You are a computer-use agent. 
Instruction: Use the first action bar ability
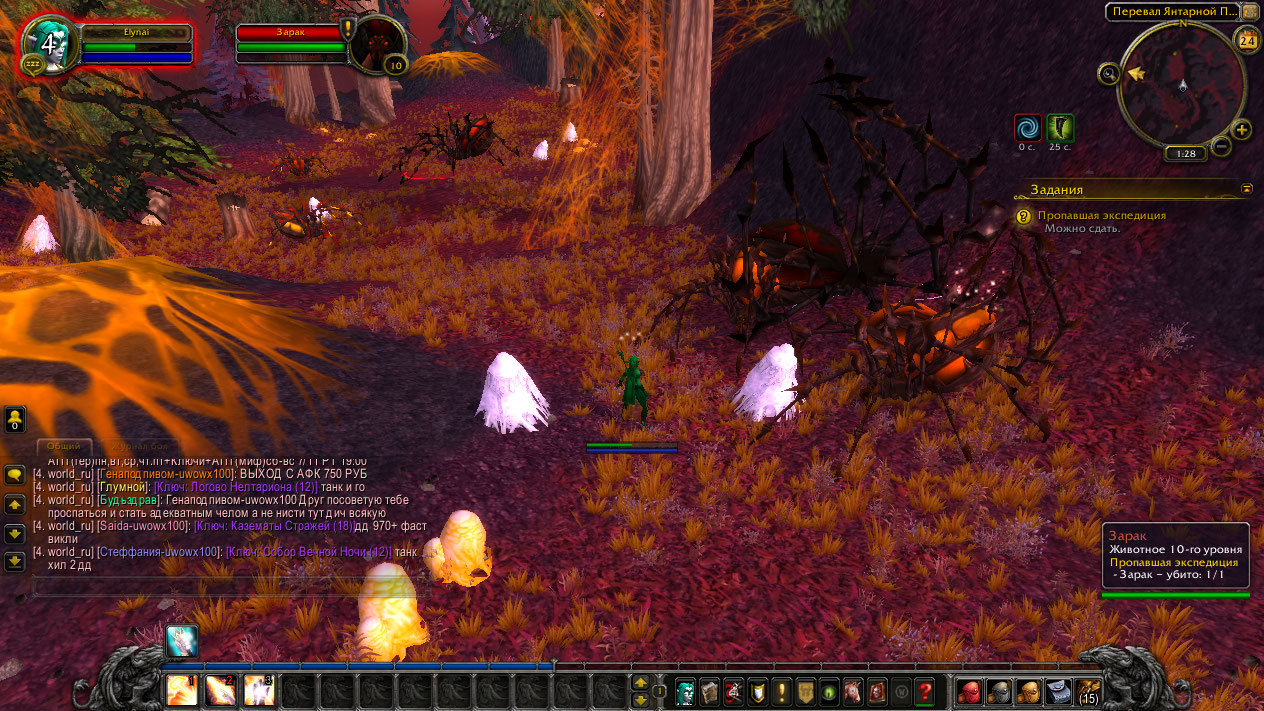tap(182, 691)
